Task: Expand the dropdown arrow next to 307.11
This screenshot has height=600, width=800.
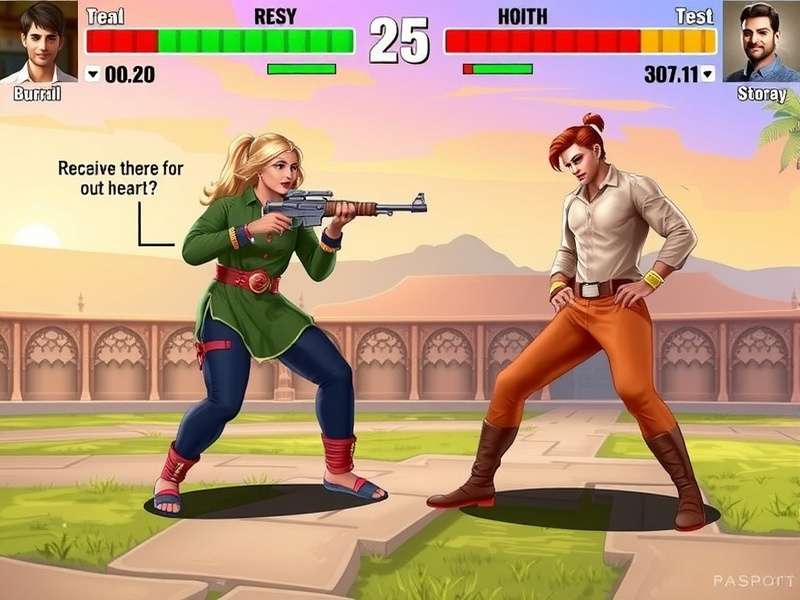Action: coord(708,73)
